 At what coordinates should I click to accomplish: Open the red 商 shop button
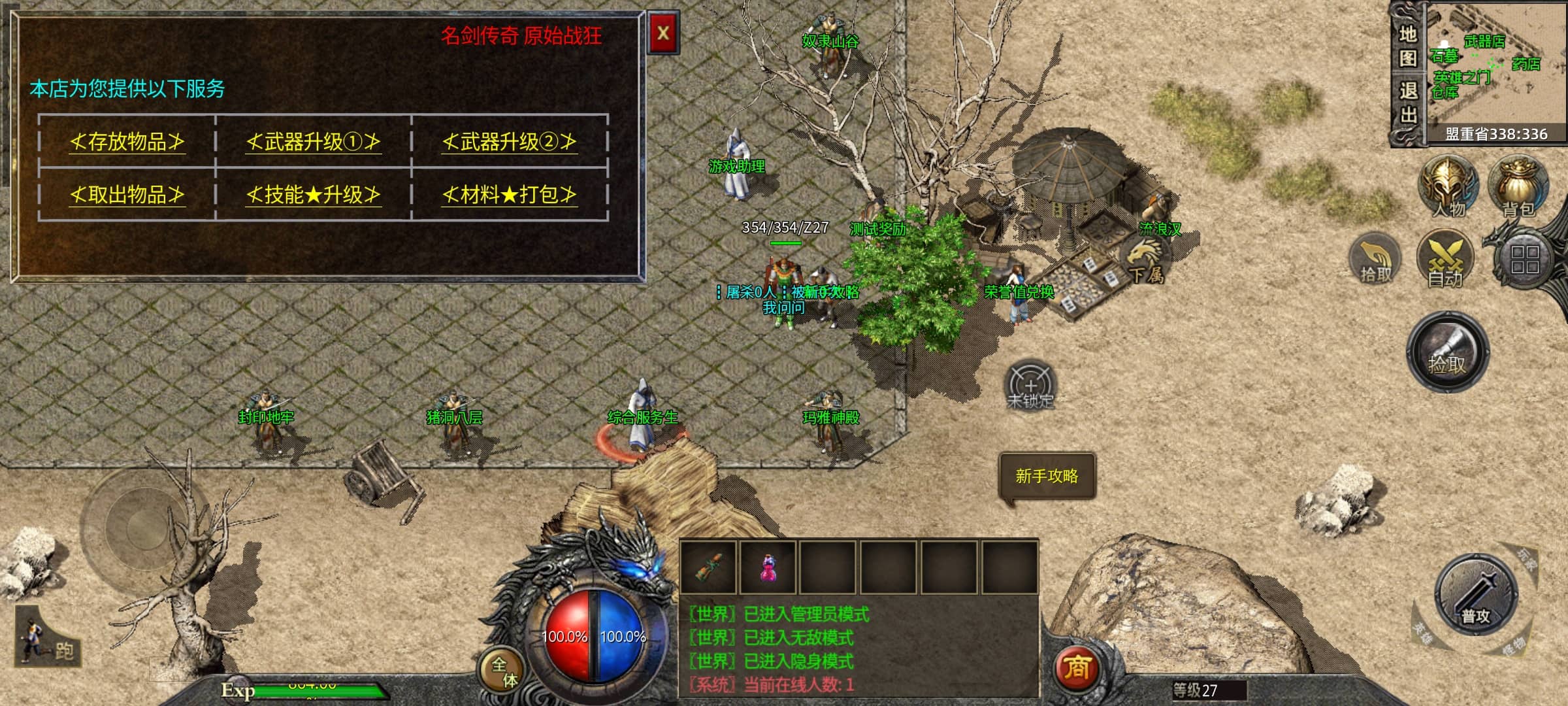pyautogui.click(x=1077, y=668)
